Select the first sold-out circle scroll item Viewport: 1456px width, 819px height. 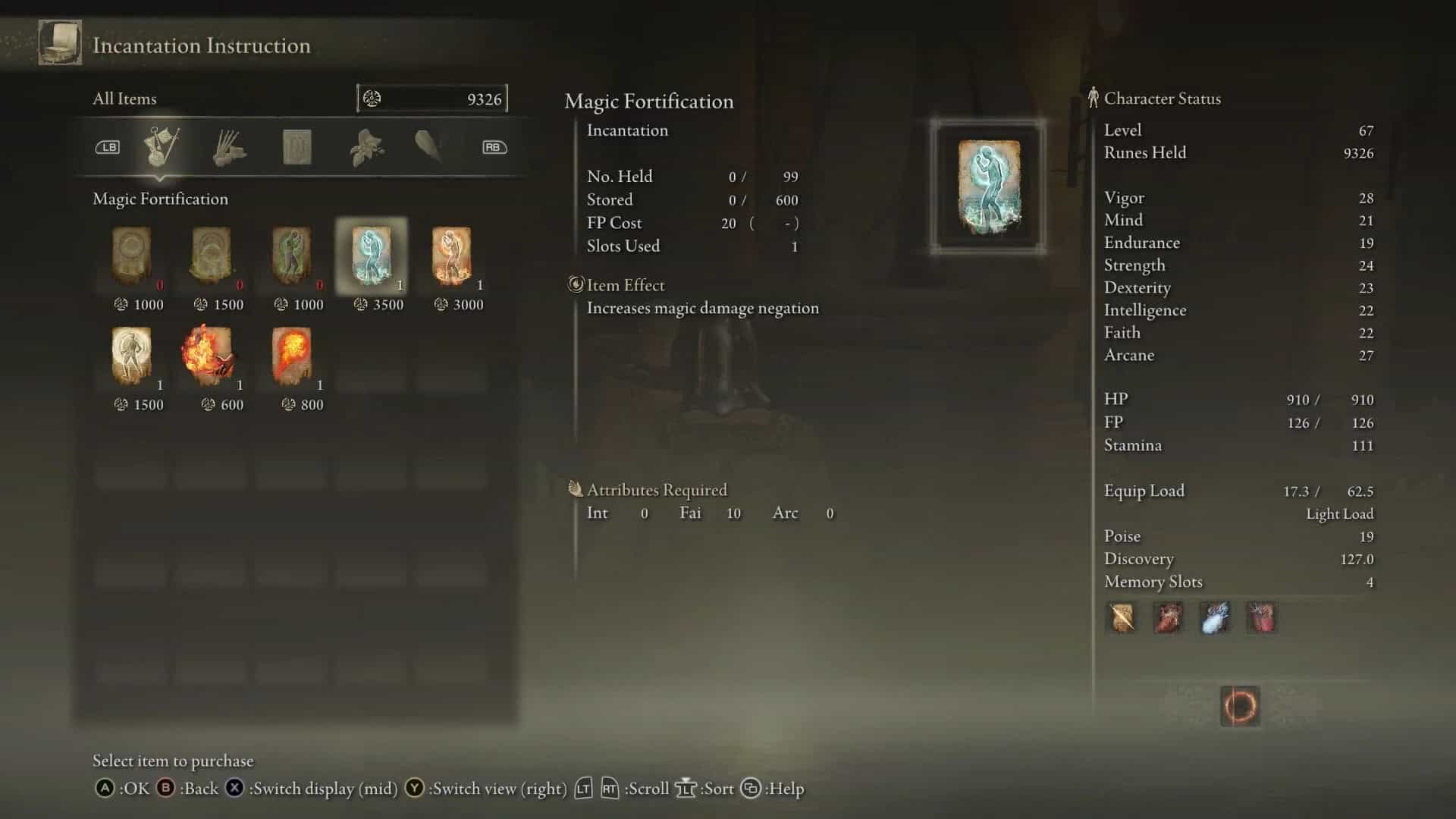132,256
